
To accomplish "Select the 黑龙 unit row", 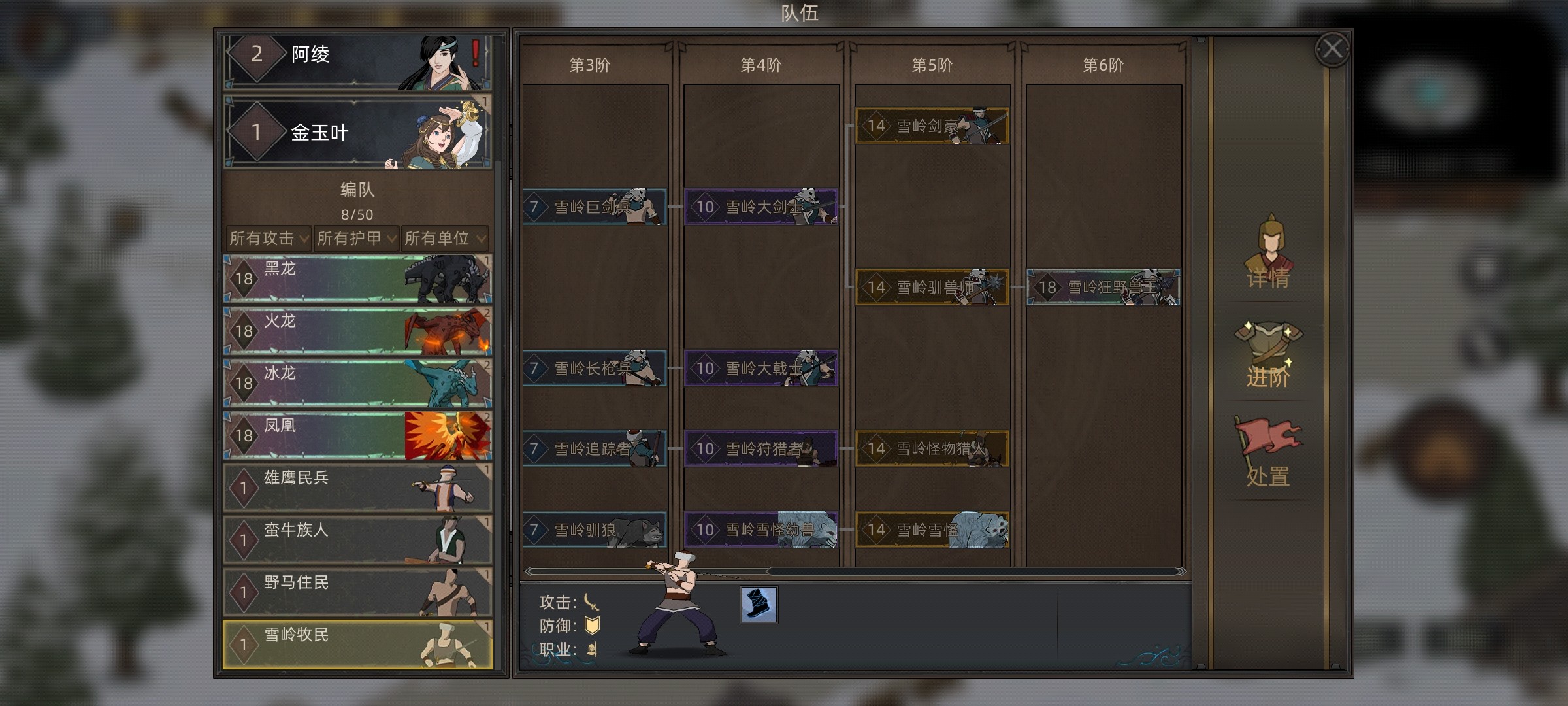I will click(357, 279).
